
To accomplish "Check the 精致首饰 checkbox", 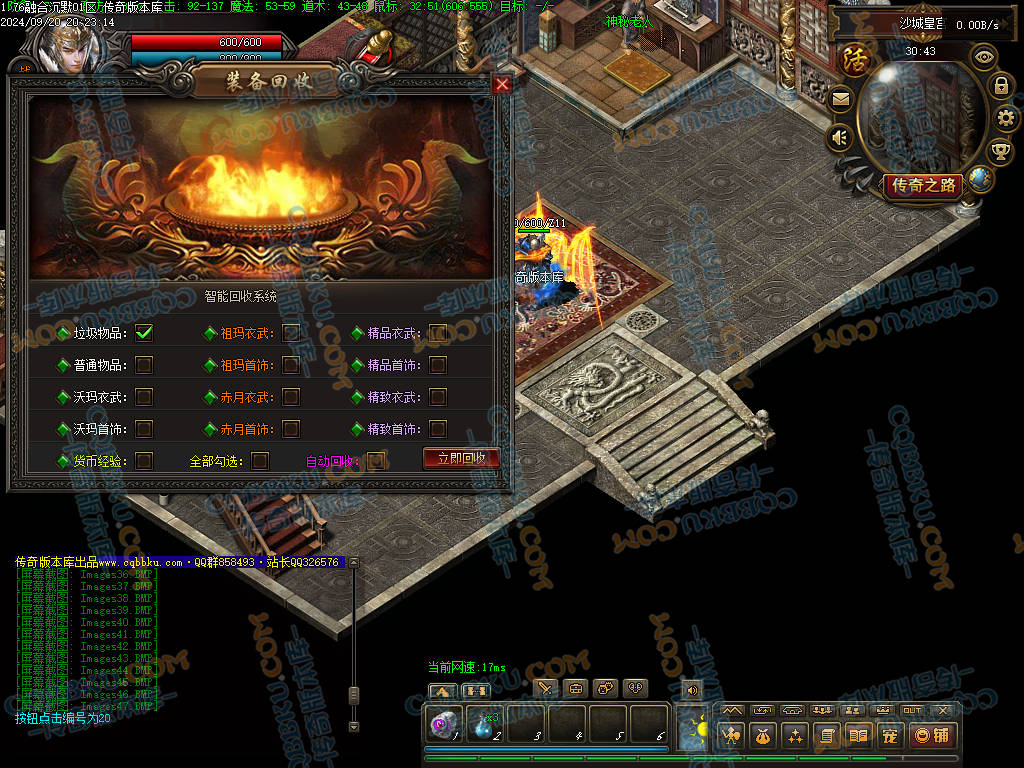I will pos(438,429).
